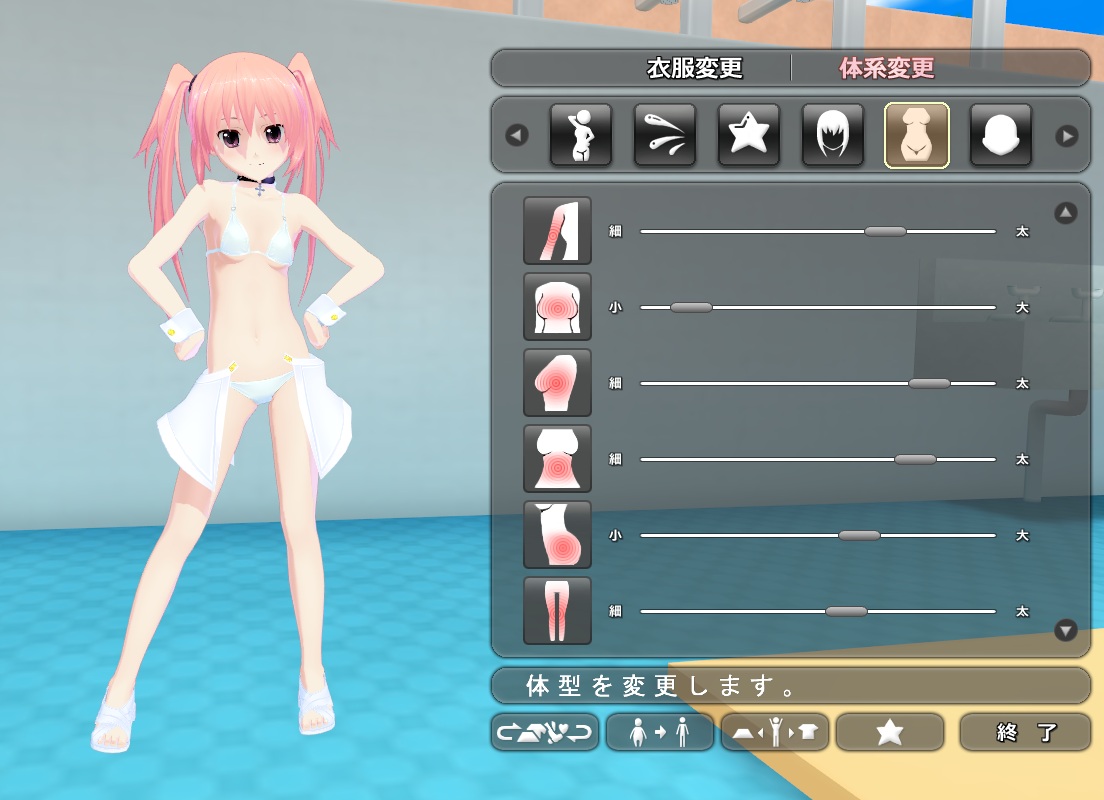Open the pose silhouette category
Viewport: 1104px width, 800px height.
(x=581, y=135)
